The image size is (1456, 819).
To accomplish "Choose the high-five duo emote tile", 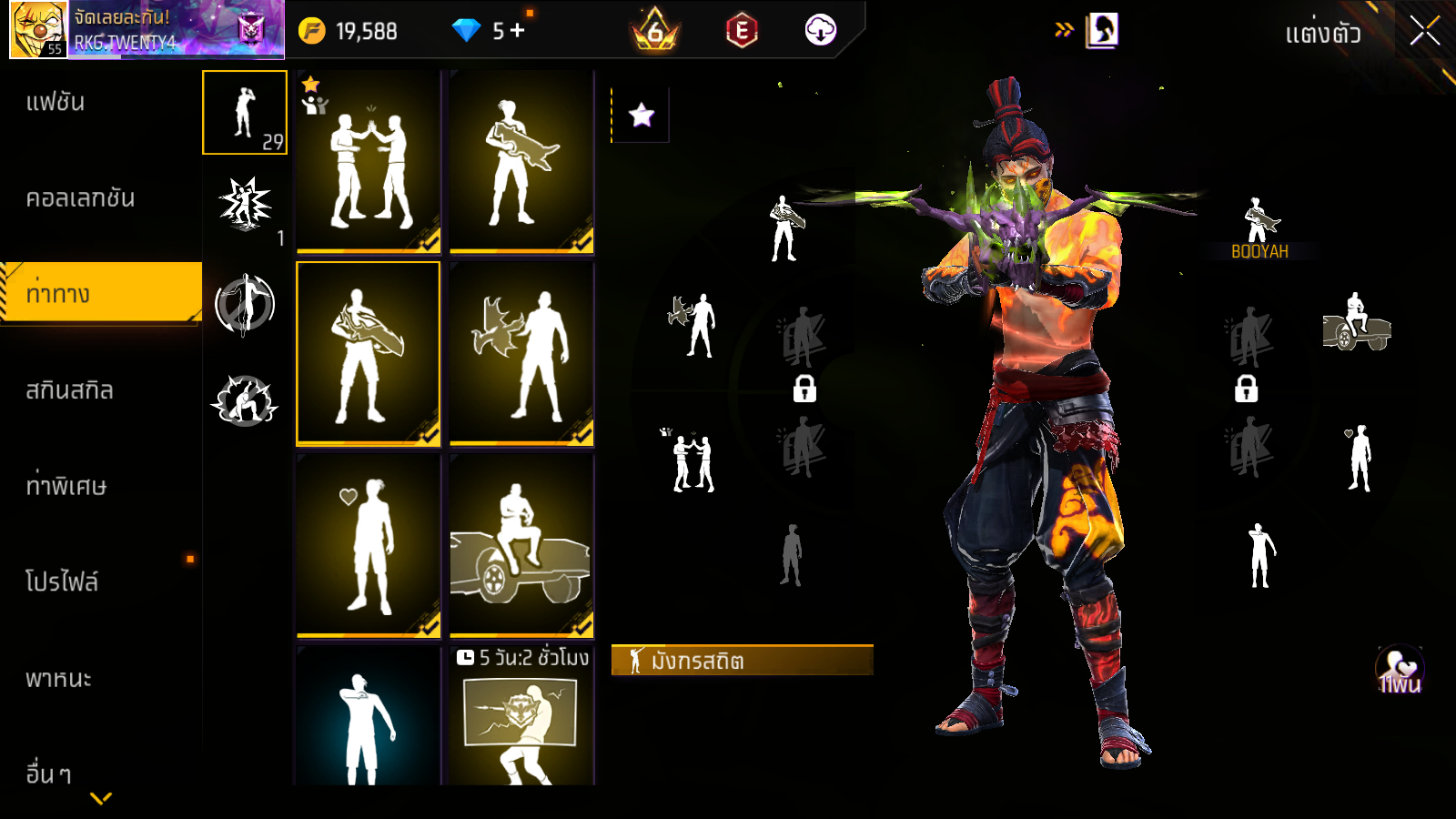I will pos(369,161).
